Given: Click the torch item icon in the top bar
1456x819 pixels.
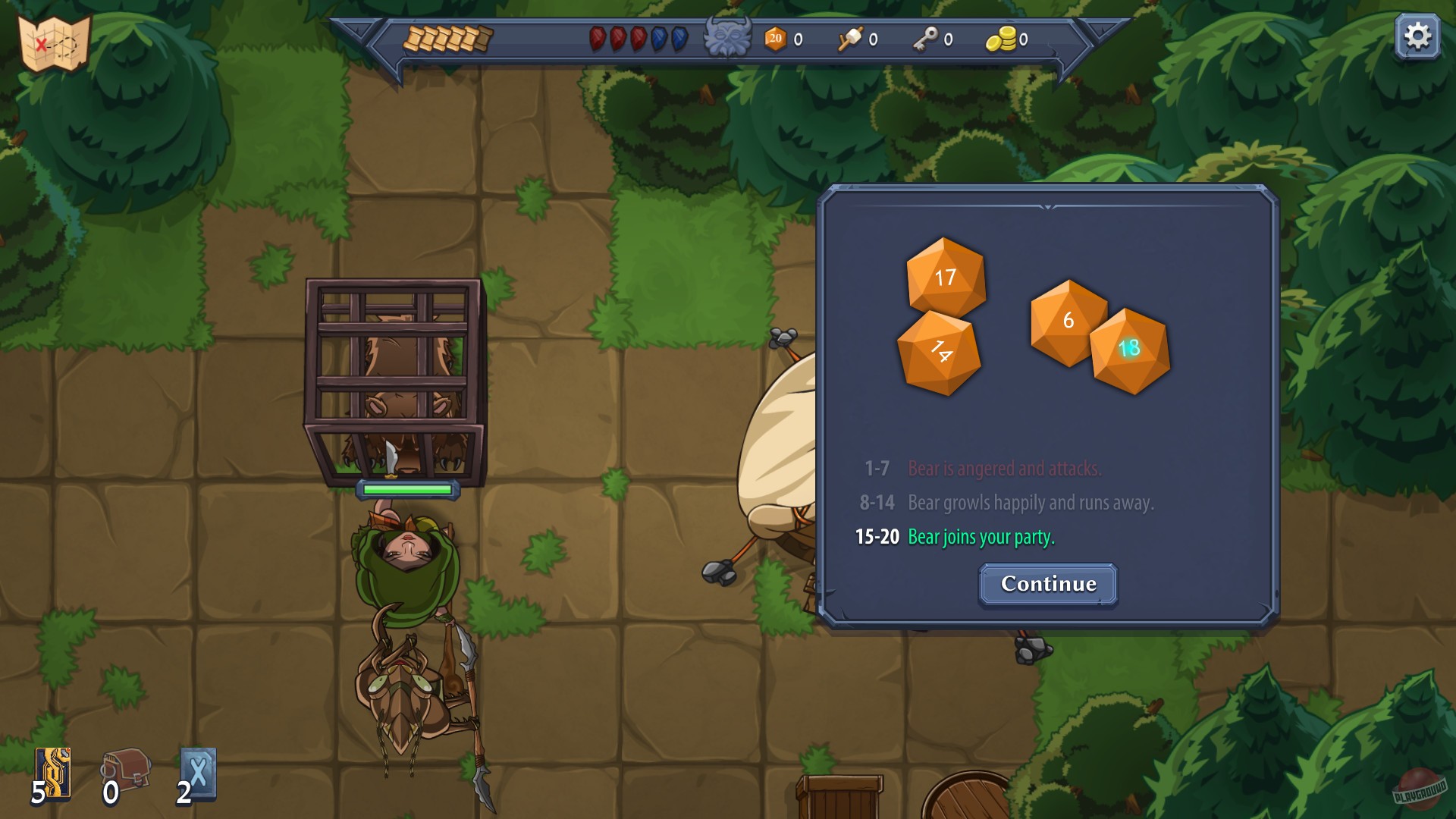Looking at the screenshot, I should coord(849,40).
